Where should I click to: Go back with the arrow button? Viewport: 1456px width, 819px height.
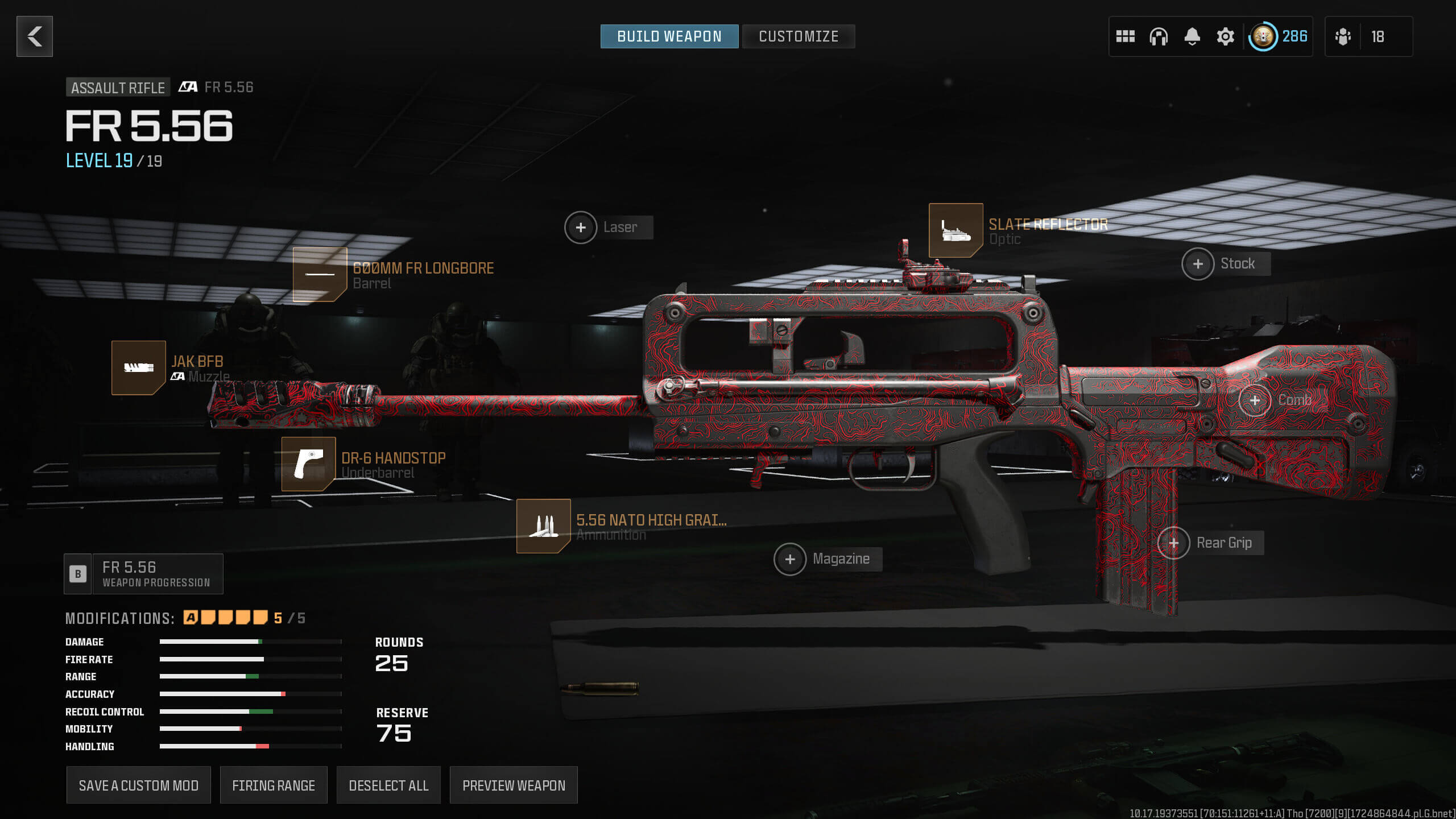pyautogui.click(x=35, y=36)
